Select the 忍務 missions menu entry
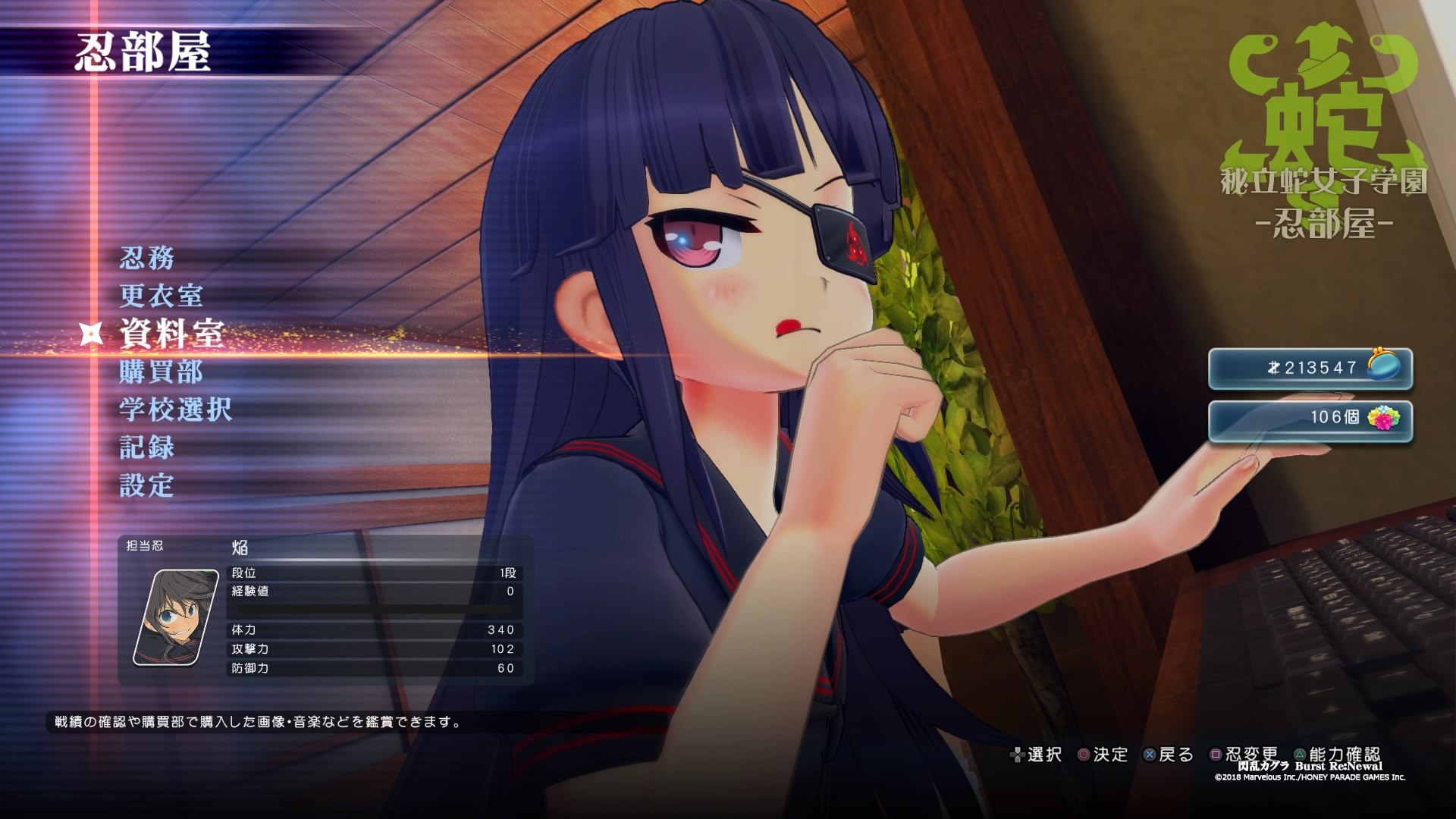Viewport: 1456px width, 819px height. (149, 259)
